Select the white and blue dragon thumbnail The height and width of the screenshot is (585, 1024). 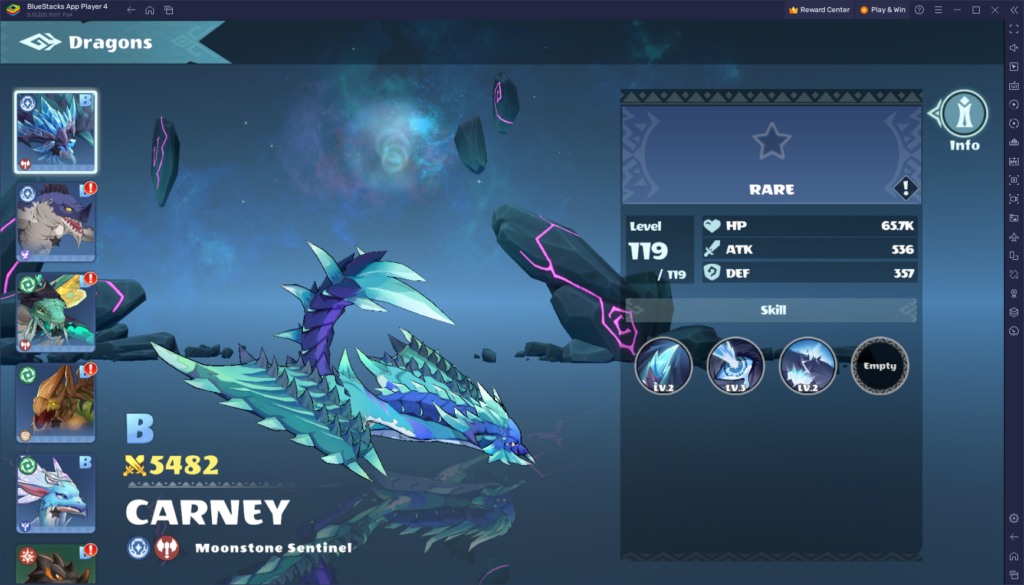(56, 493)
